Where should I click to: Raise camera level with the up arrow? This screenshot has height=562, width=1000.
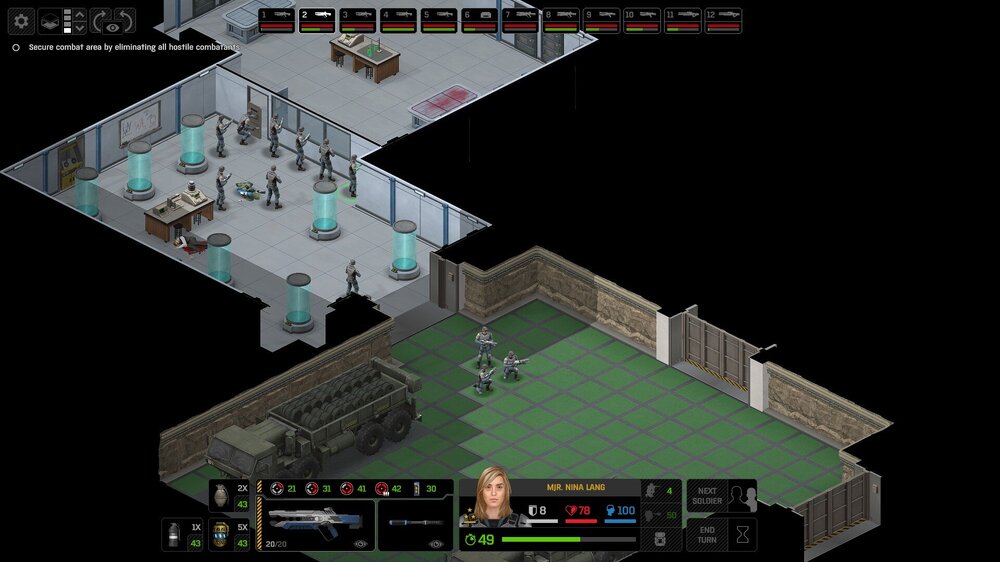pyautogui.click(x=80, y=14)
